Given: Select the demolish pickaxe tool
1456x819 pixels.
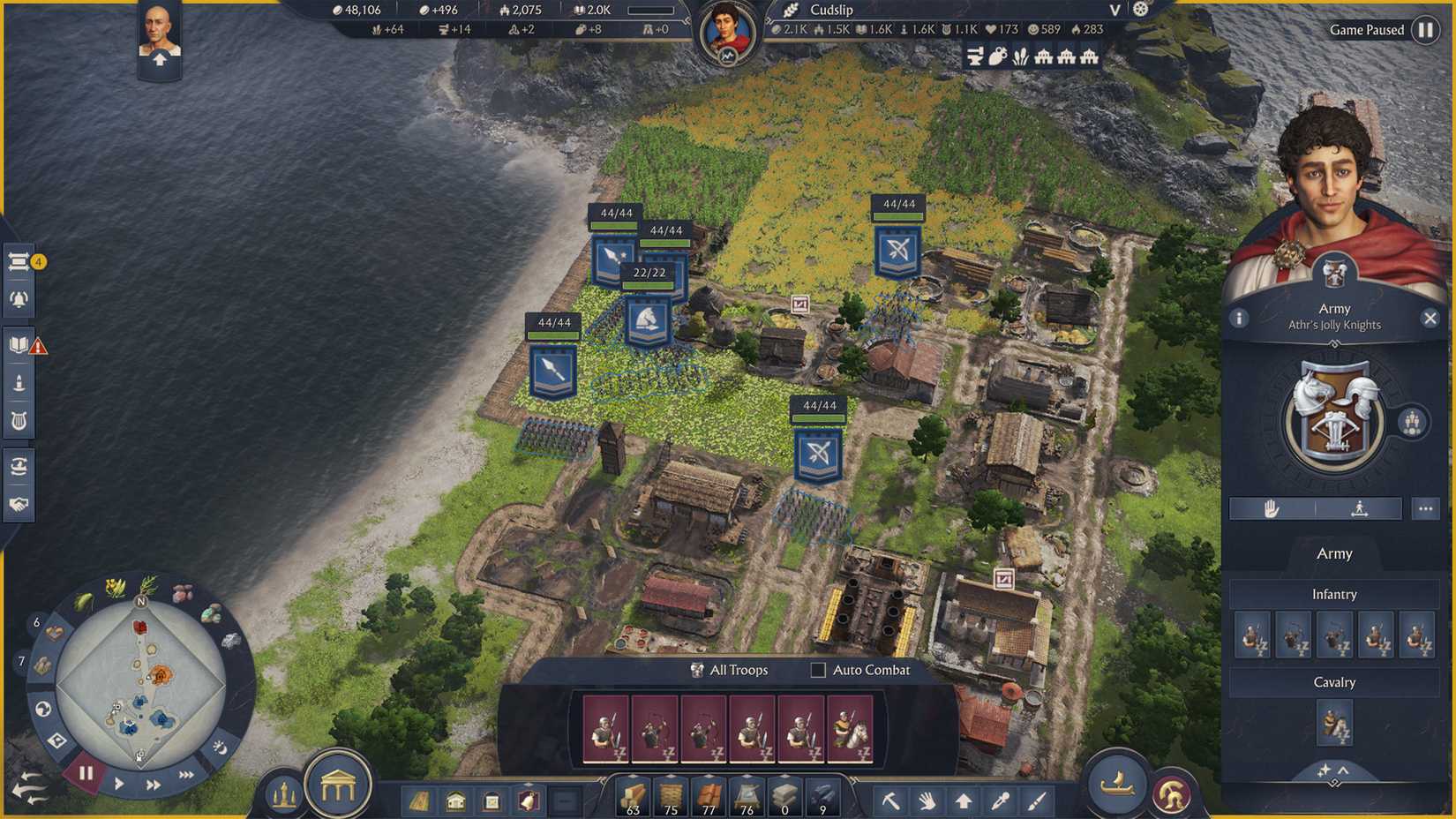Looking at the screenshot, I should click(x=891, y=800).
